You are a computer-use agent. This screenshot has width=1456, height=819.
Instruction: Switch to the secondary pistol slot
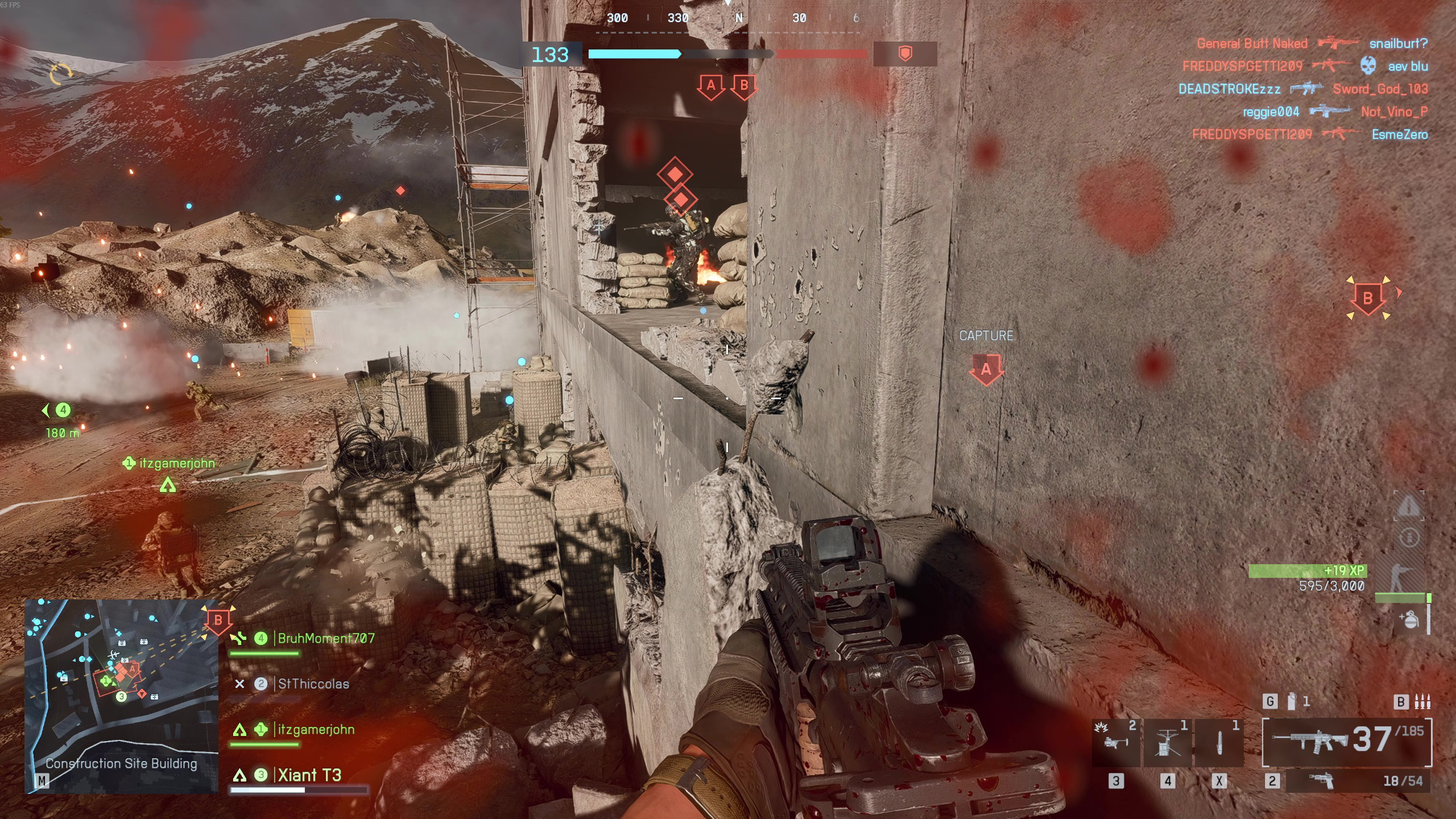[1358, 781]
